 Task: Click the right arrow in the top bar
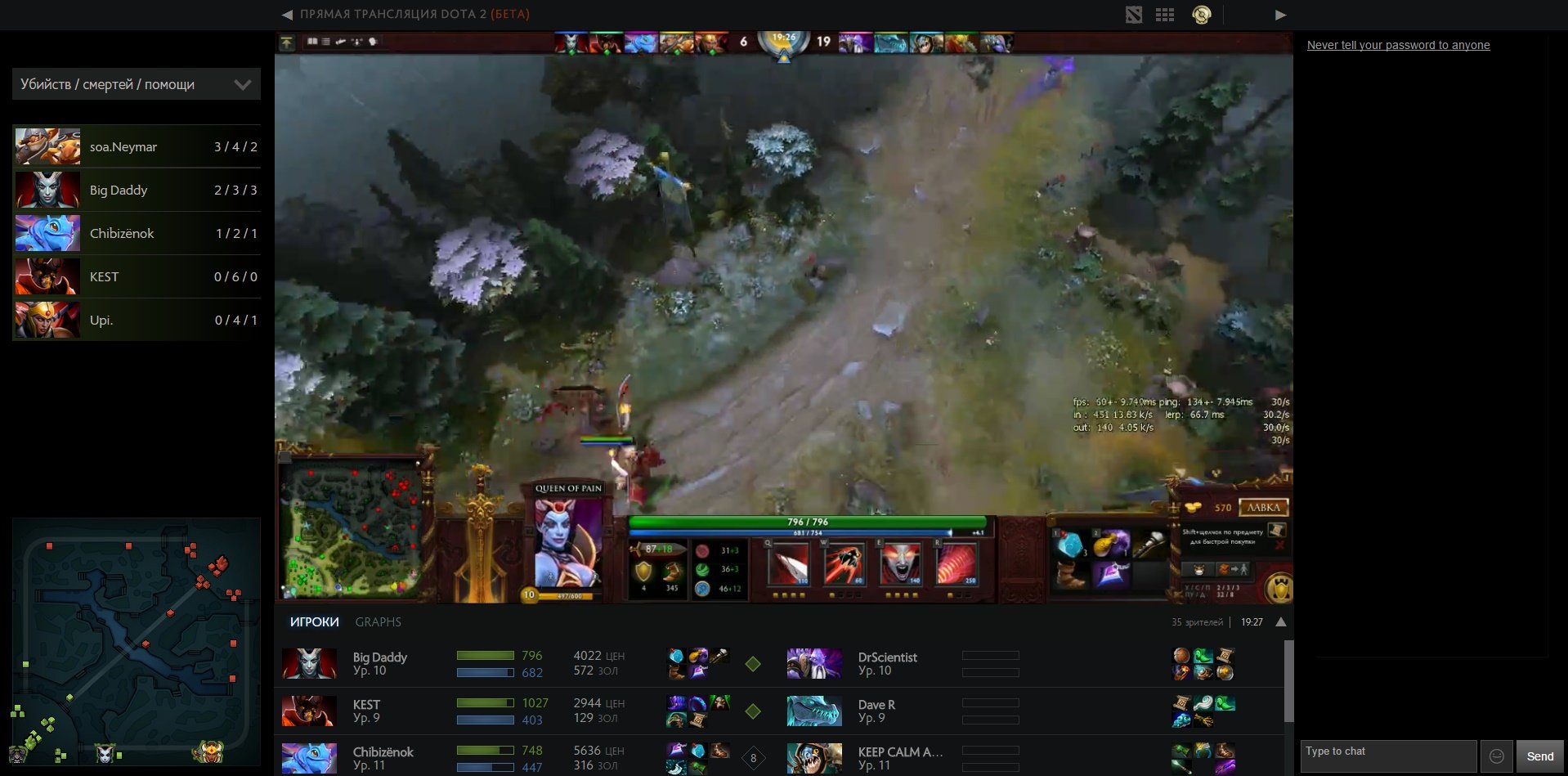click(1280, 15)
